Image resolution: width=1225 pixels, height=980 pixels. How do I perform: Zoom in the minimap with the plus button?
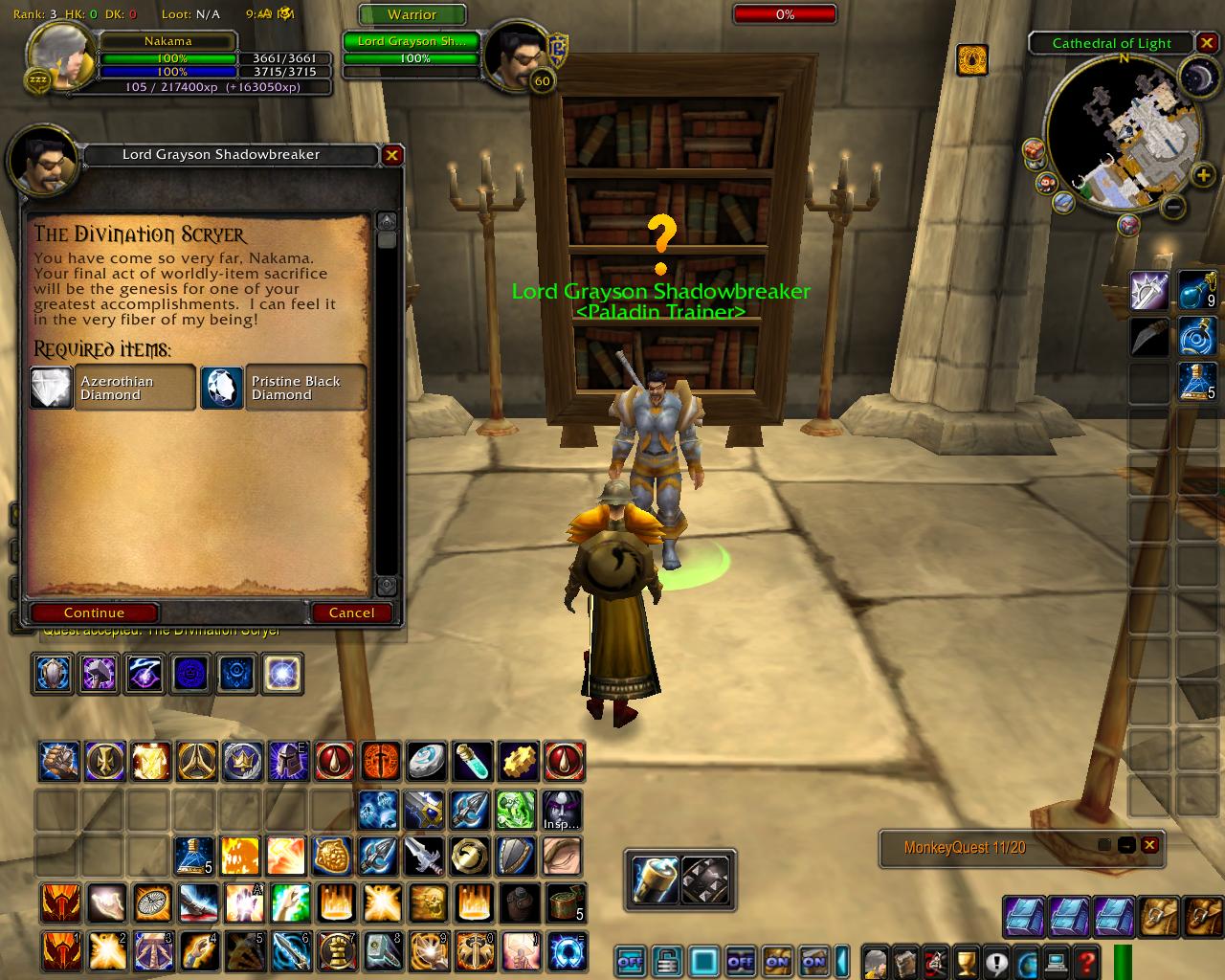click(1204, 174)
